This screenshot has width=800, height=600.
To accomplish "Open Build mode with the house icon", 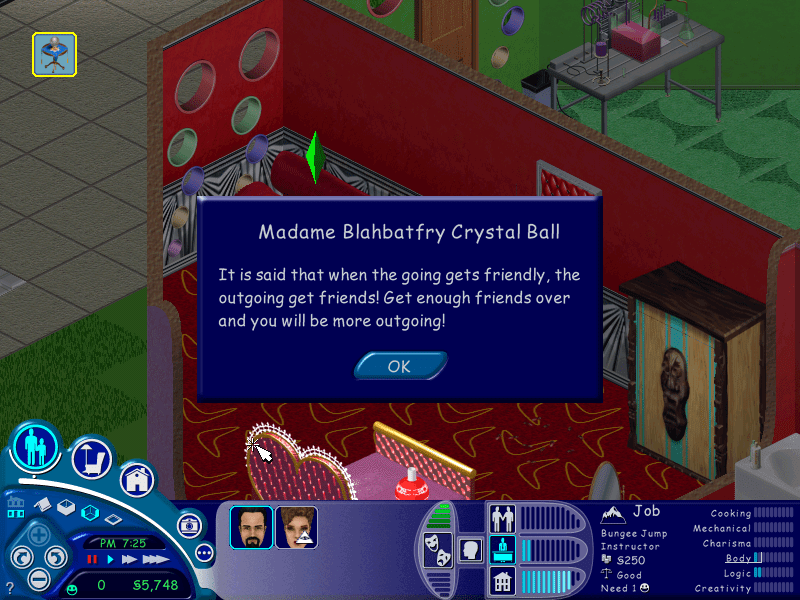I will 137,480.
